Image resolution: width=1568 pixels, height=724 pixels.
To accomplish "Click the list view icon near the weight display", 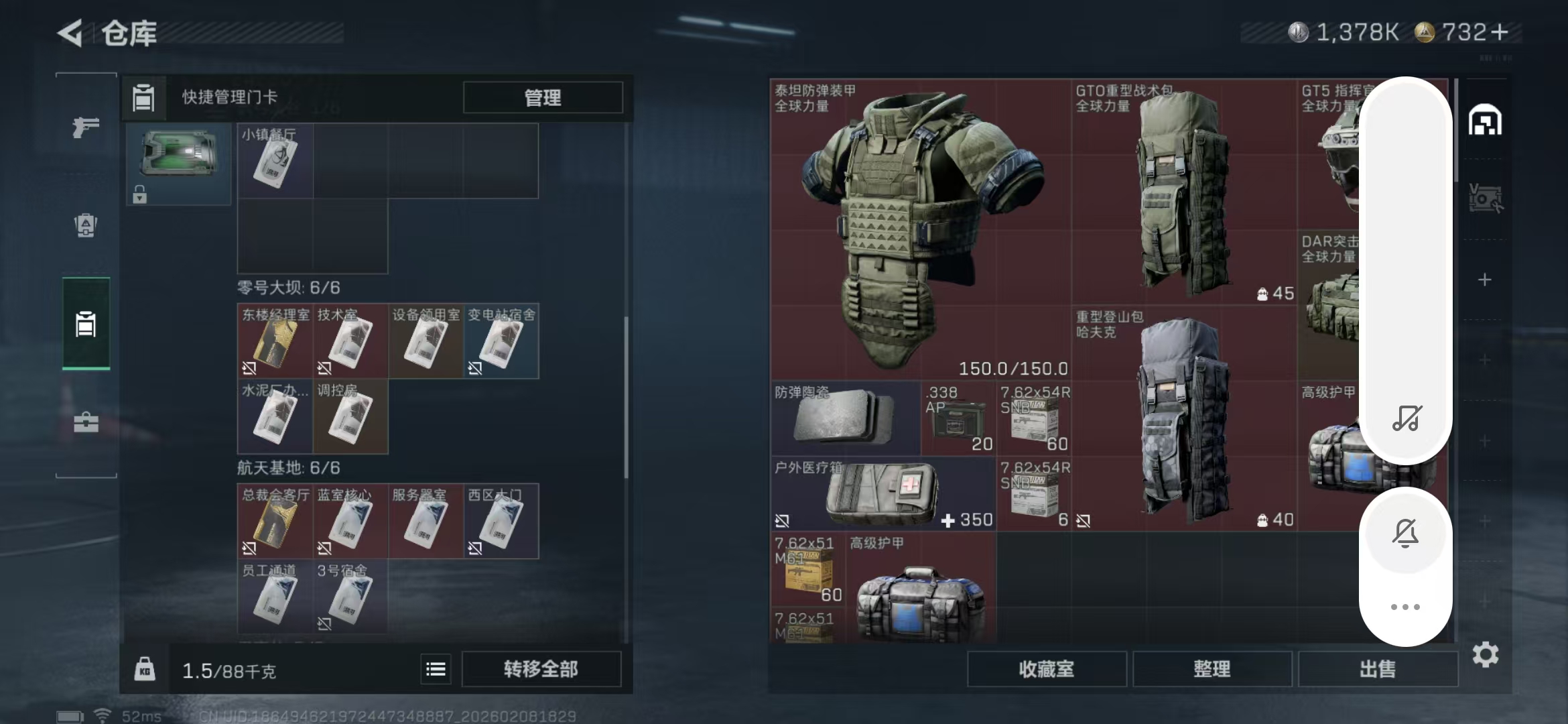I will coord(435,668).
